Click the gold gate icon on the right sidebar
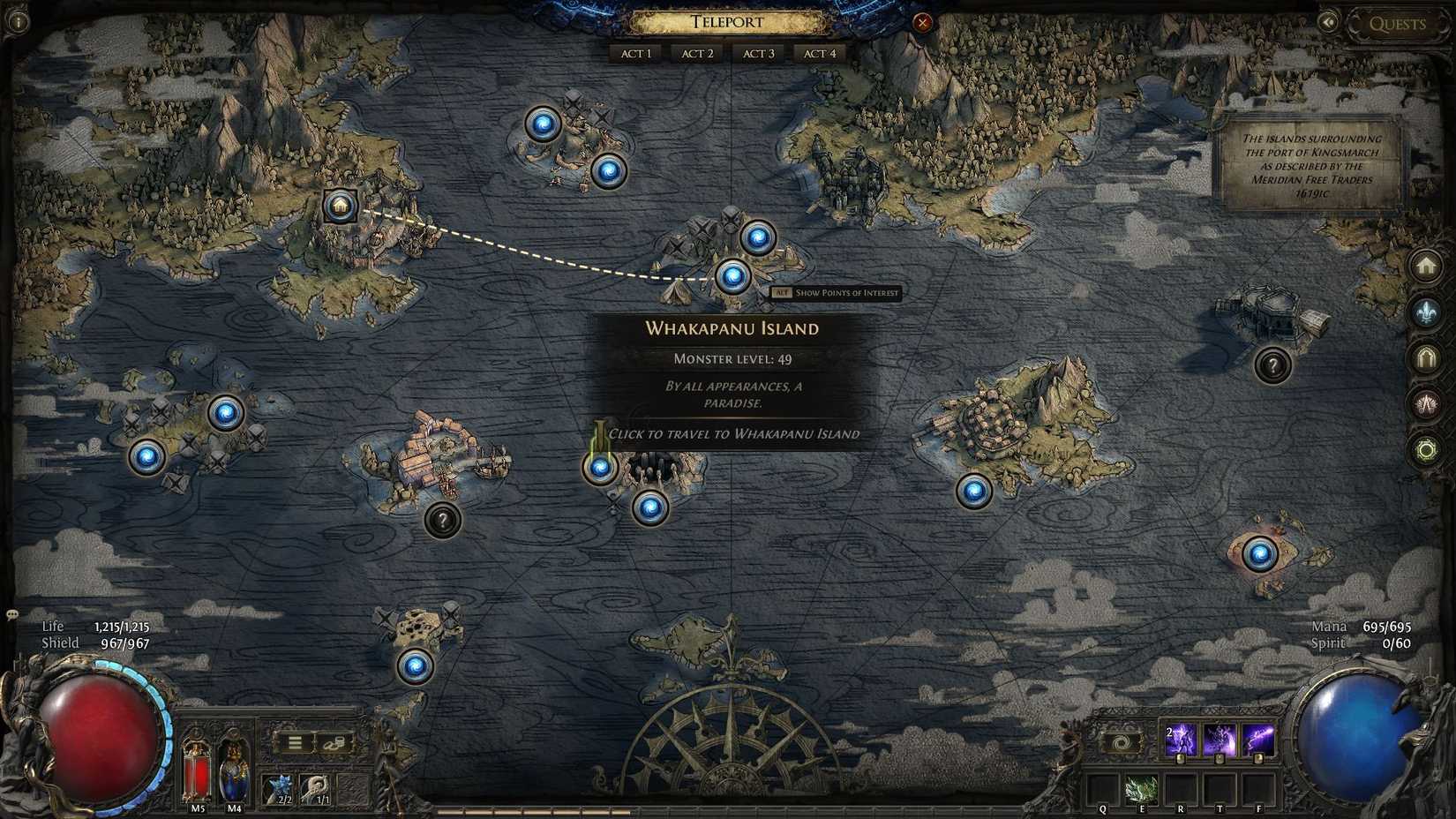Viewport: 1456px width, 819px height. 1428,357
